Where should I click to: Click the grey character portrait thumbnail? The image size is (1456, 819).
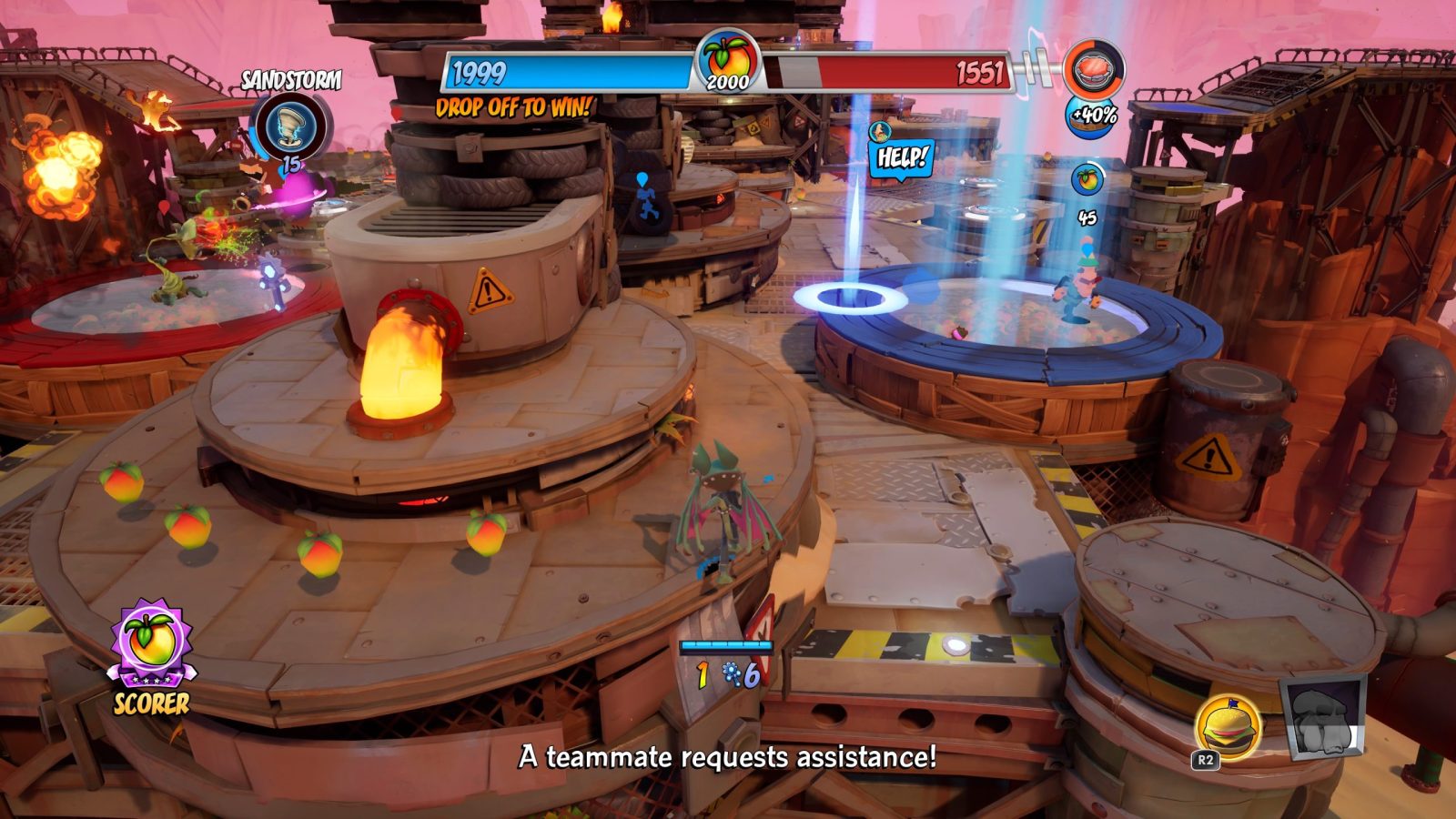1323,718
